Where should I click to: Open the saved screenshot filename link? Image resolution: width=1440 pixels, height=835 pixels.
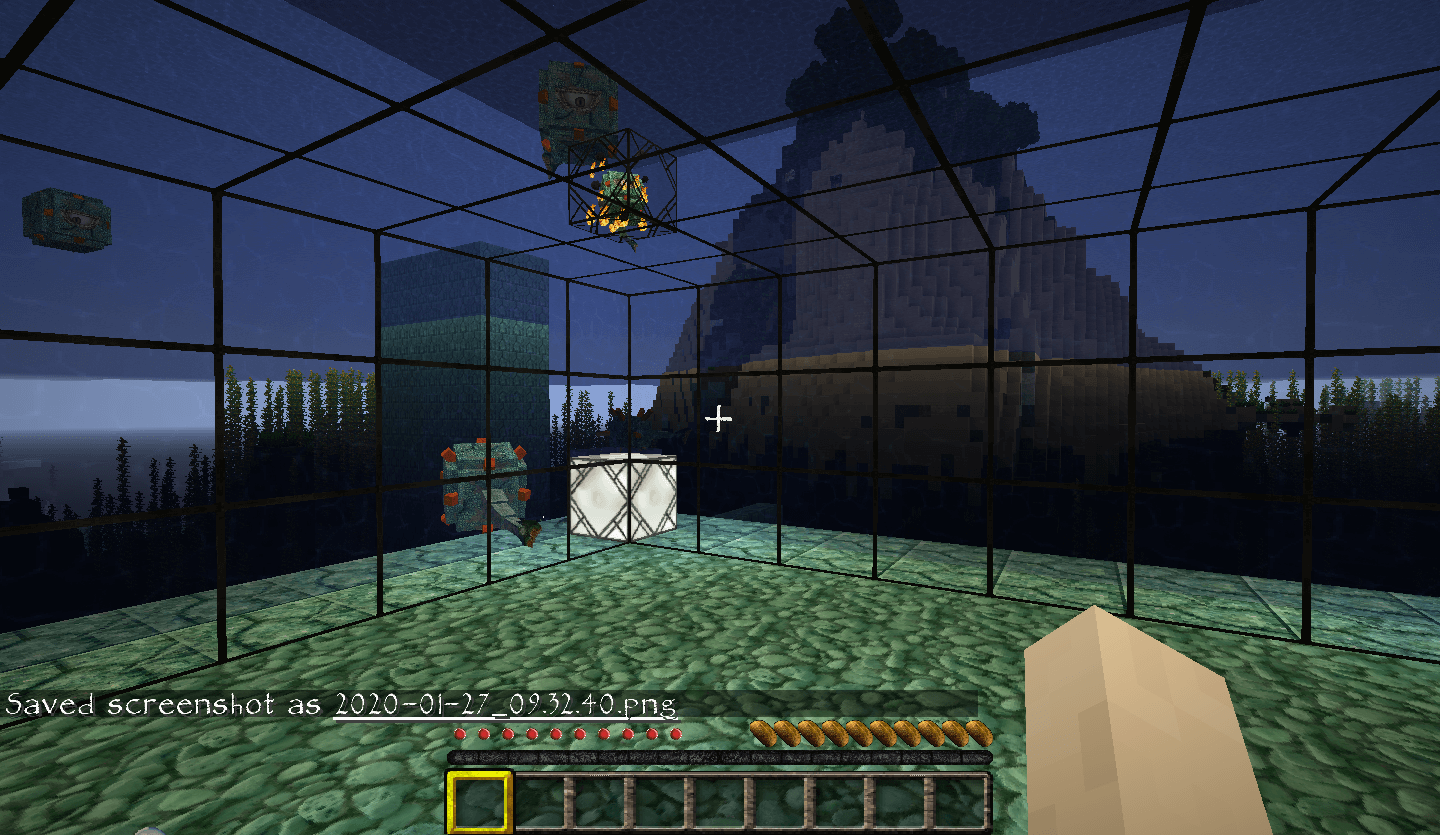[504, 703]
